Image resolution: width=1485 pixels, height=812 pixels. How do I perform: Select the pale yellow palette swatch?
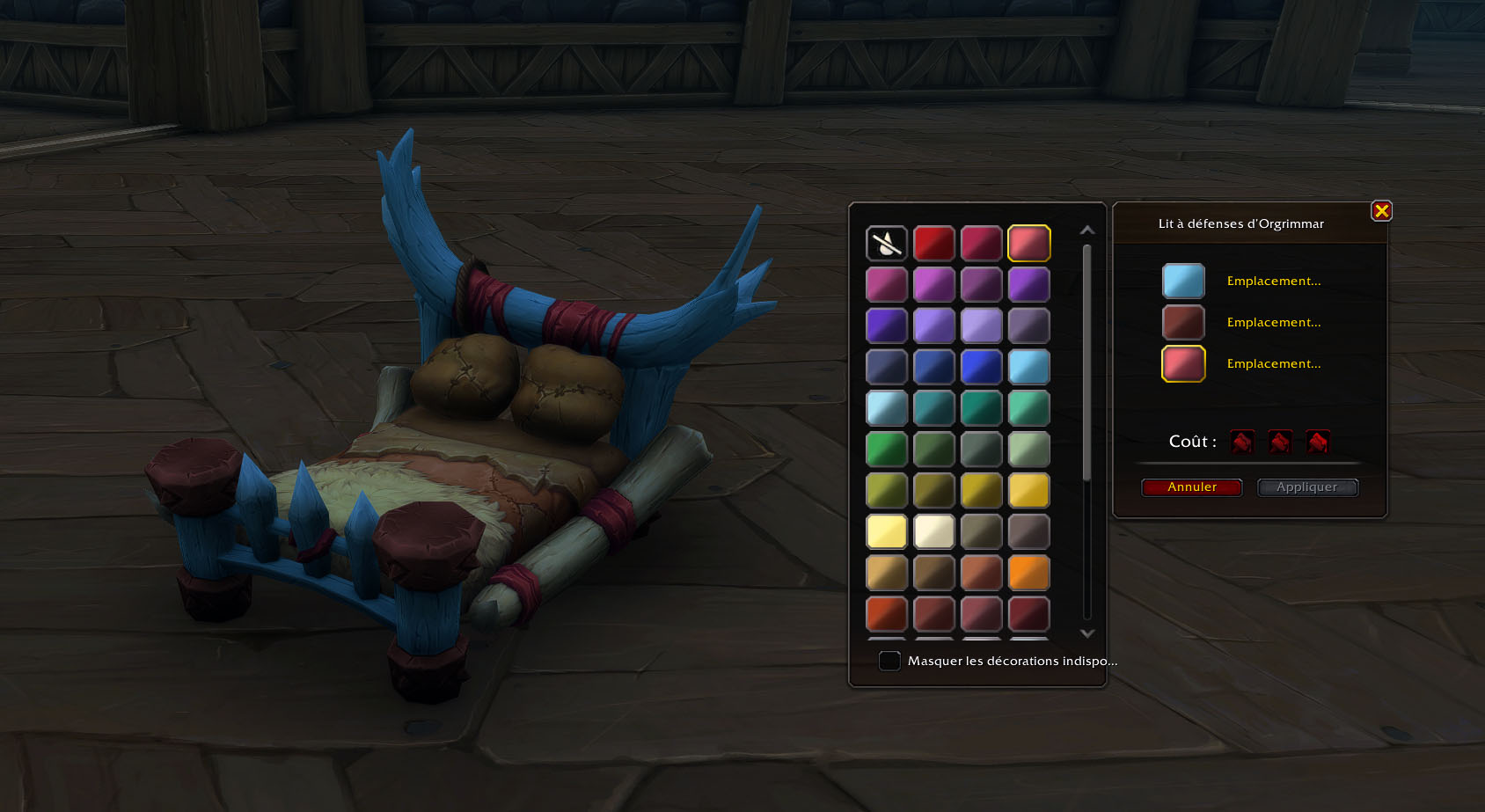coord(887,532)
